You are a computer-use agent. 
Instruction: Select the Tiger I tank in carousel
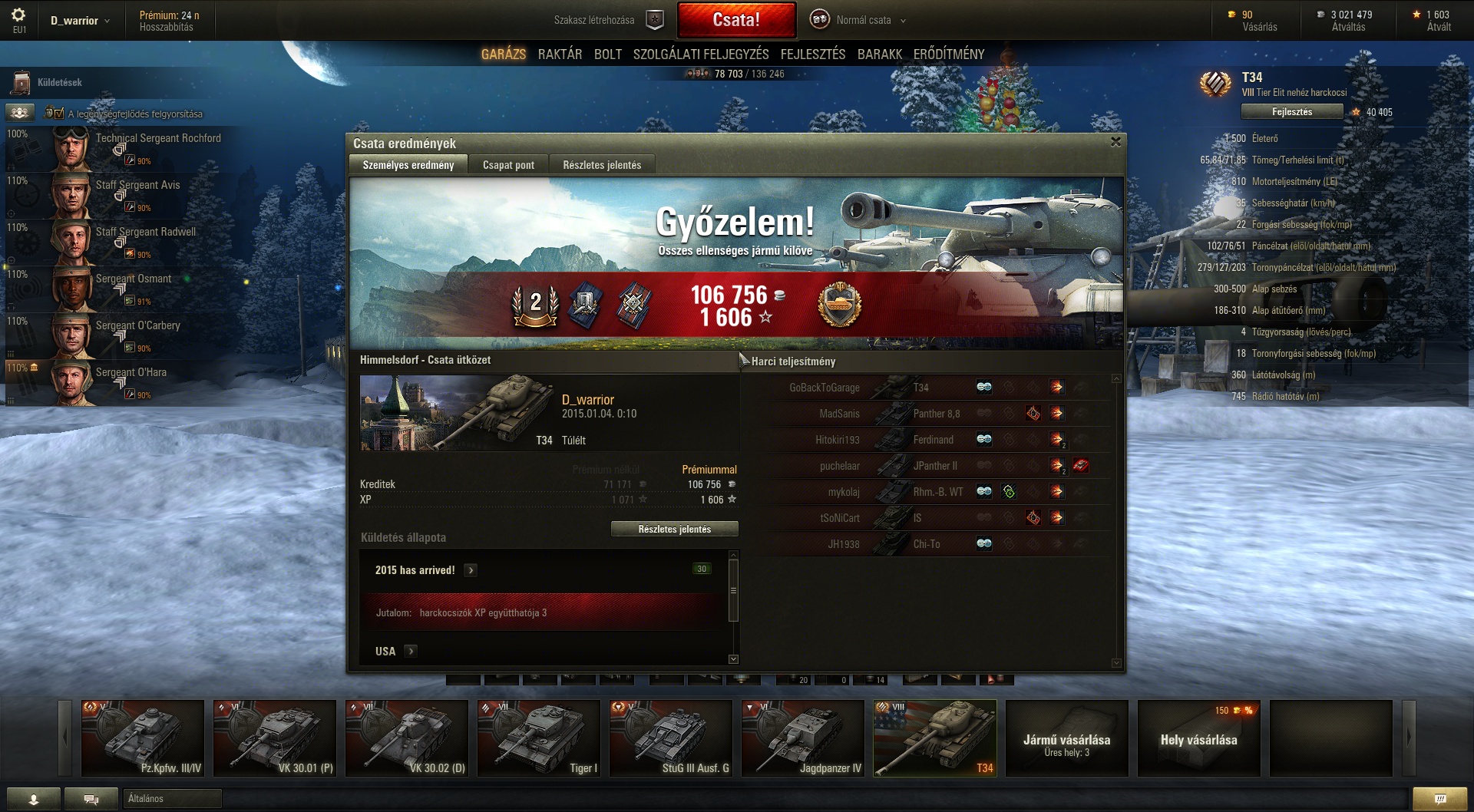click(x=539, y=738)
